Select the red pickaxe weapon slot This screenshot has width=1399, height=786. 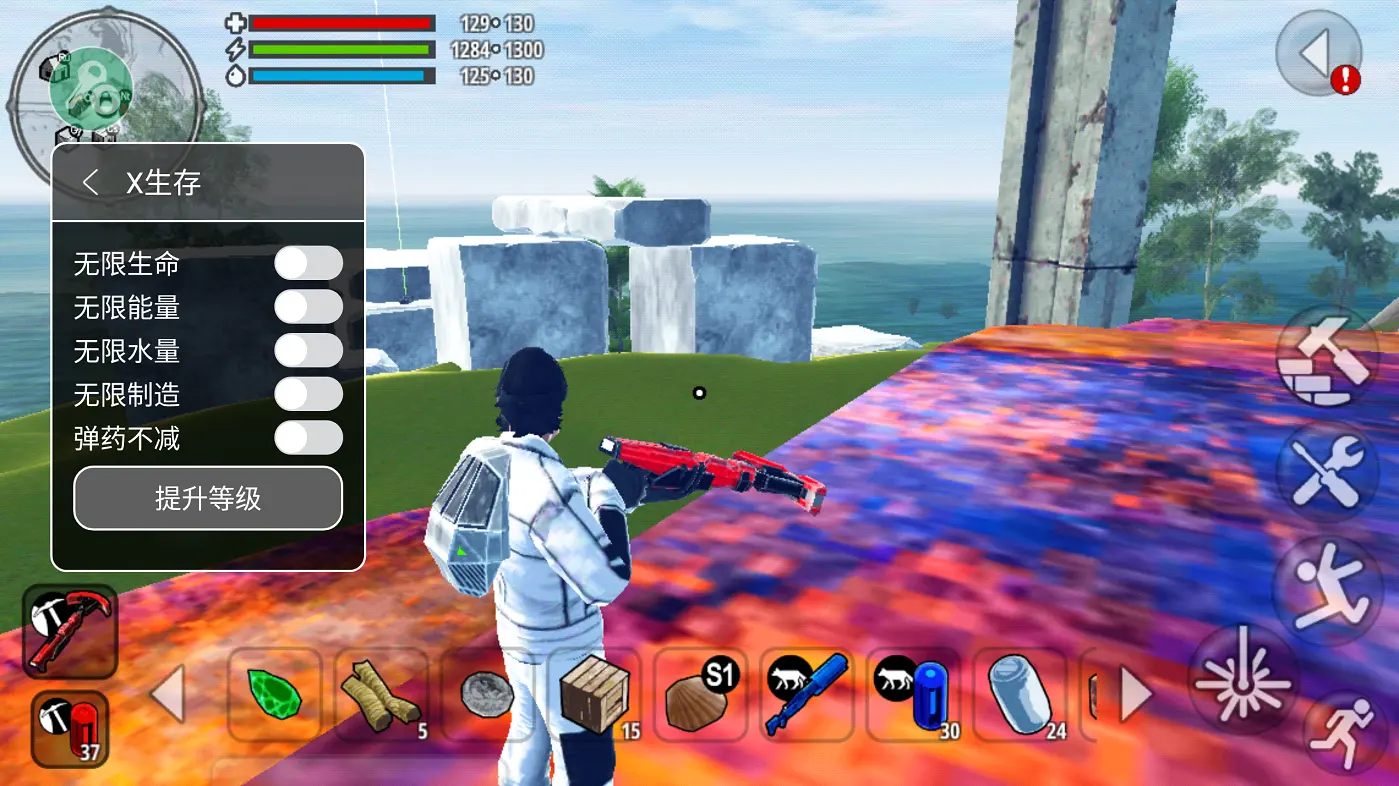[x=70, y=631]
